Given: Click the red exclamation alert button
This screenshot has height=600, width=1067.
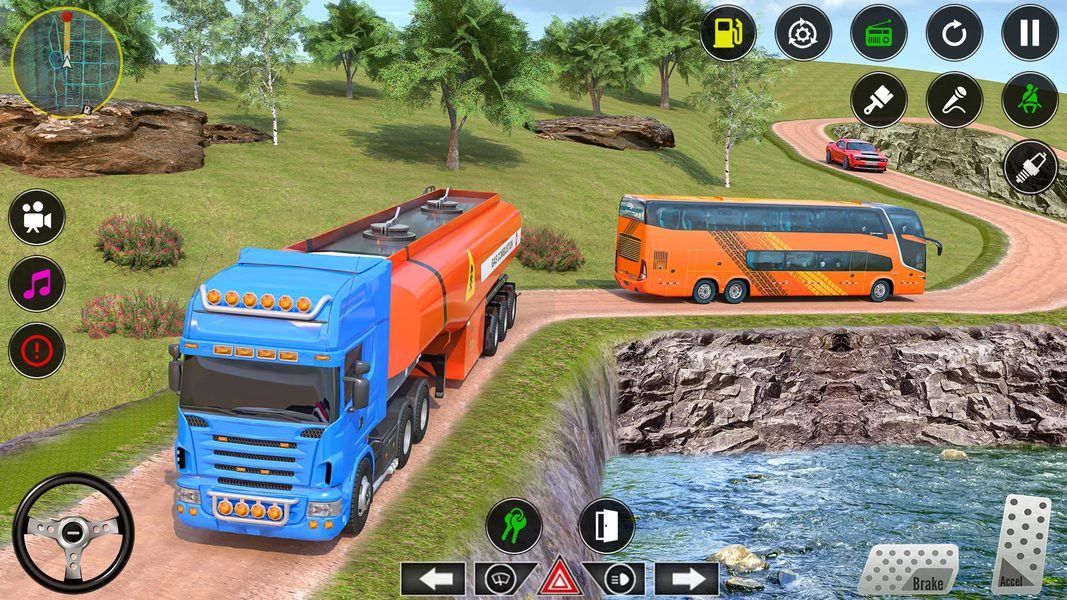Looking at the screenshot, I should [x=37, y=350].
